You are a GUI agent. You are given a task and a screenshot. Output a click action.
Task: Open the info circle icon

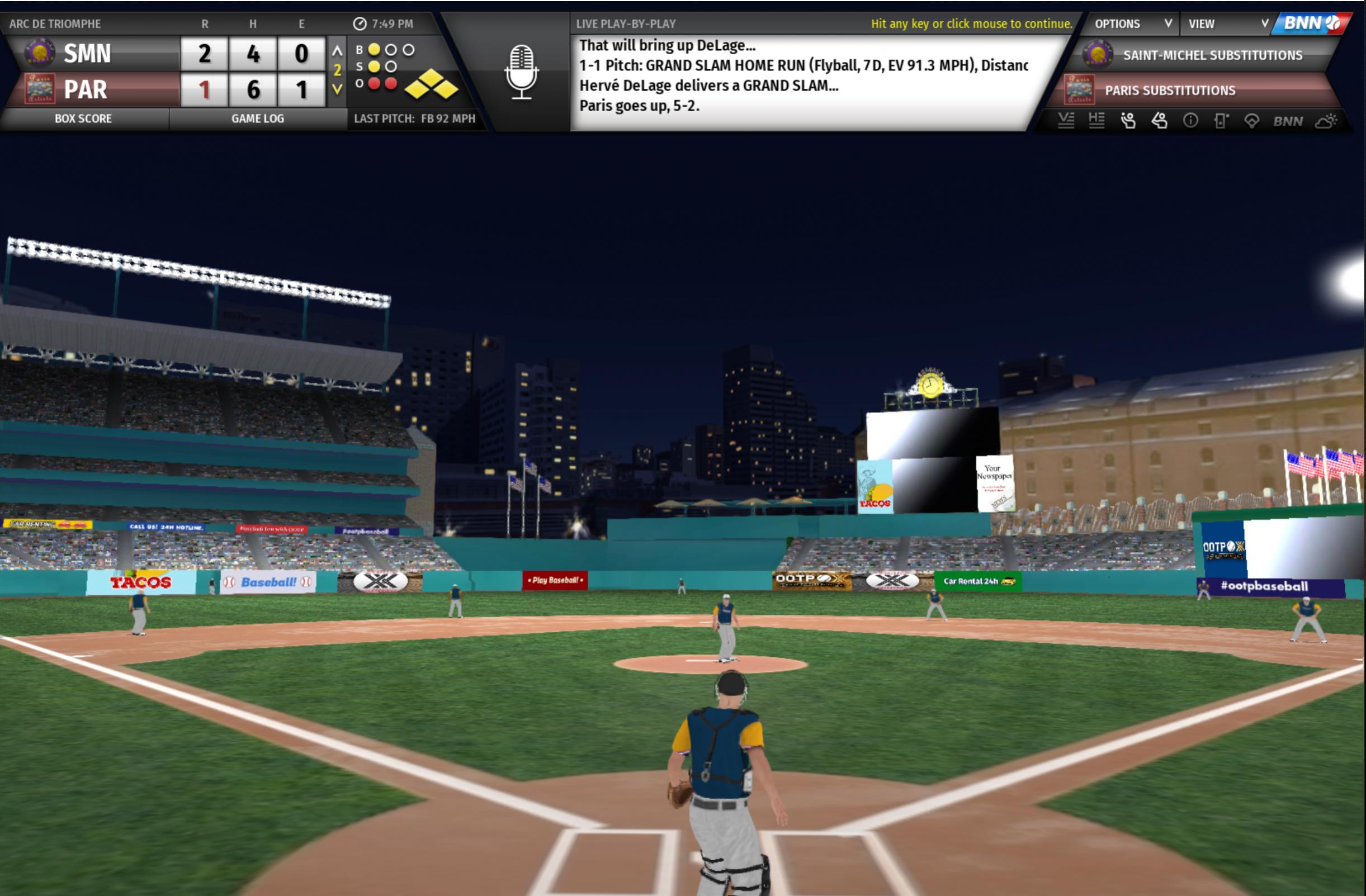point(1190,121)
